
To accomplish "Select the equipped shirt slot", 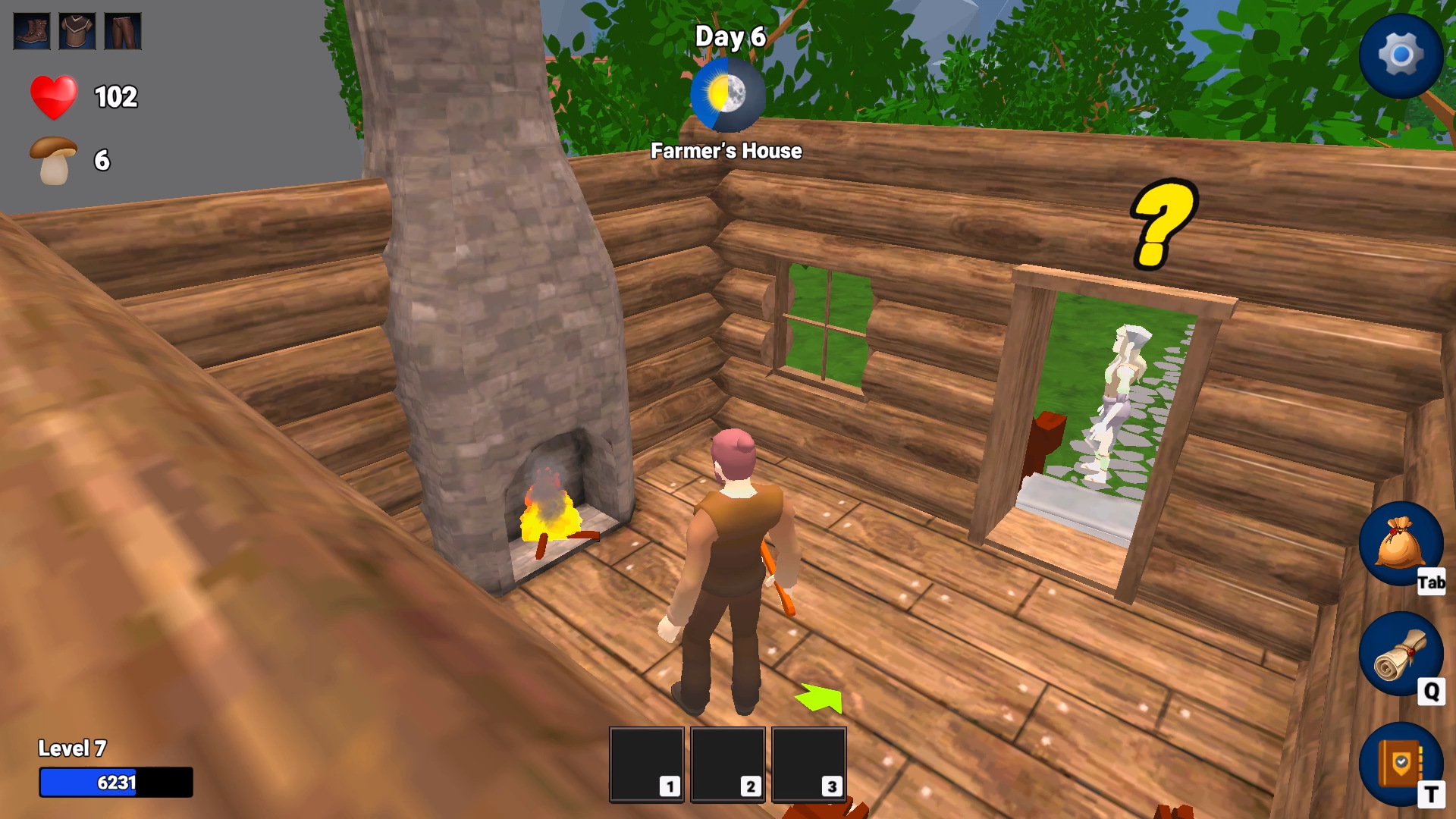I will click(x=77, y=32).
